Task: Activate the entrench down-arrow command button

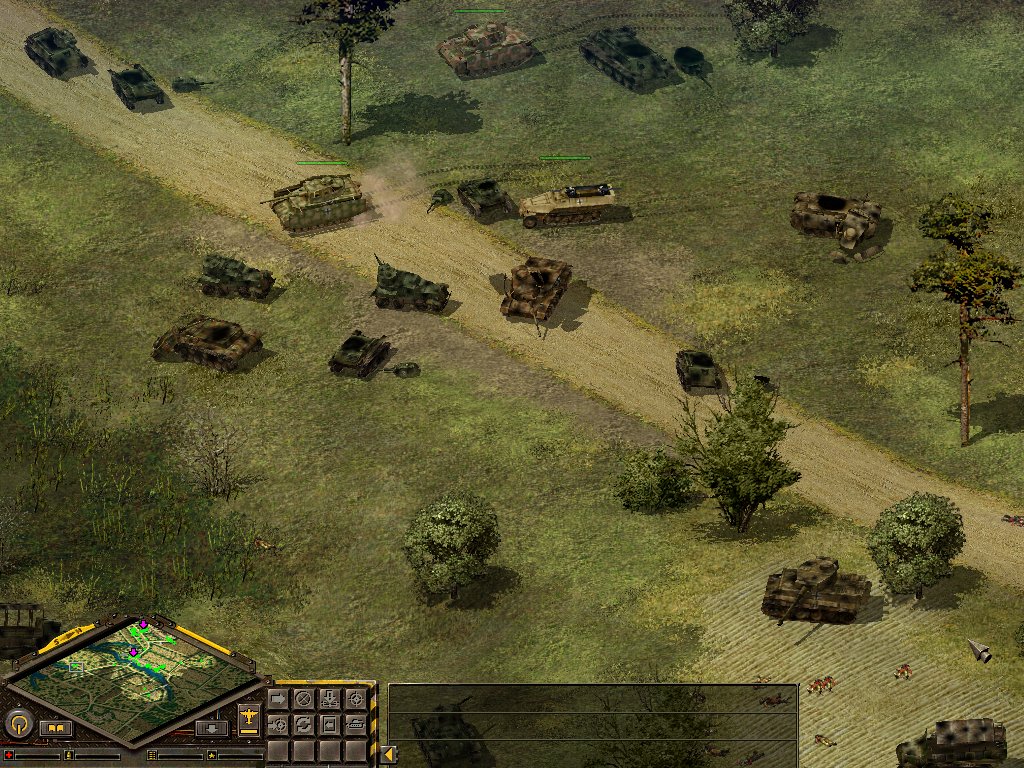Action: 329,699
